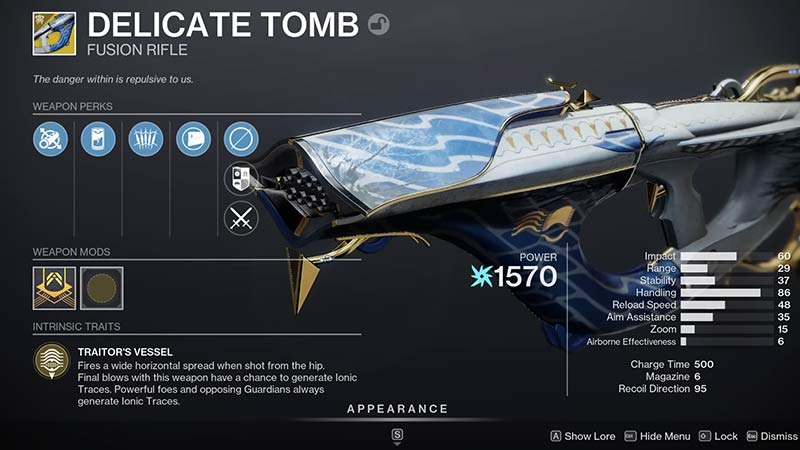Viewport: 800px width, 450px height.
Task: Expand the Appearance section
Action: pos(397,409)
